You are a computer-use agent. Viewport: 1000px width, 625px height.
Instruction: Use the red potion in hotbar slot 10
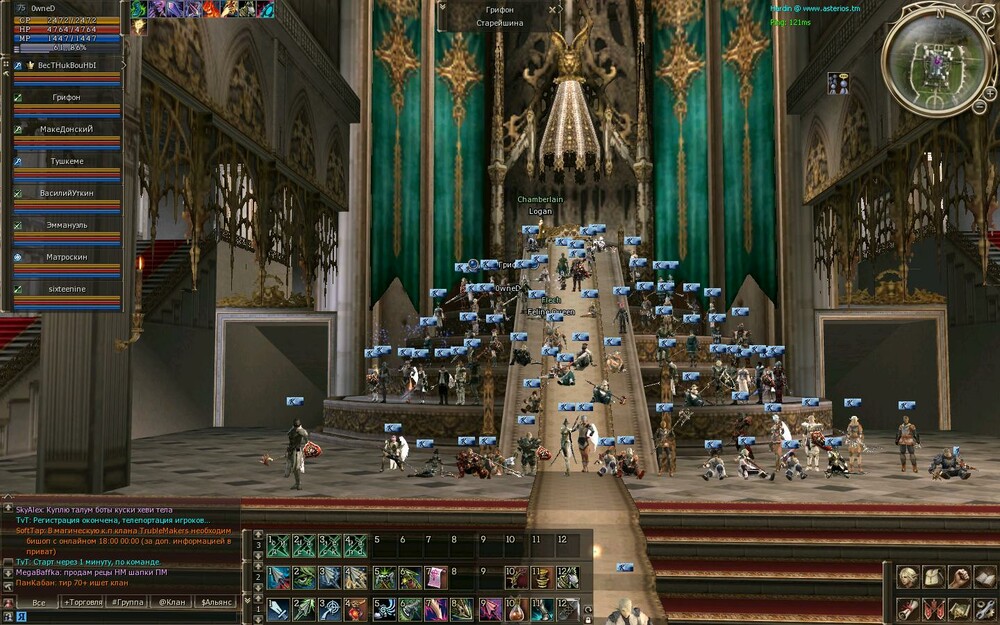click(x=514, y=609)
